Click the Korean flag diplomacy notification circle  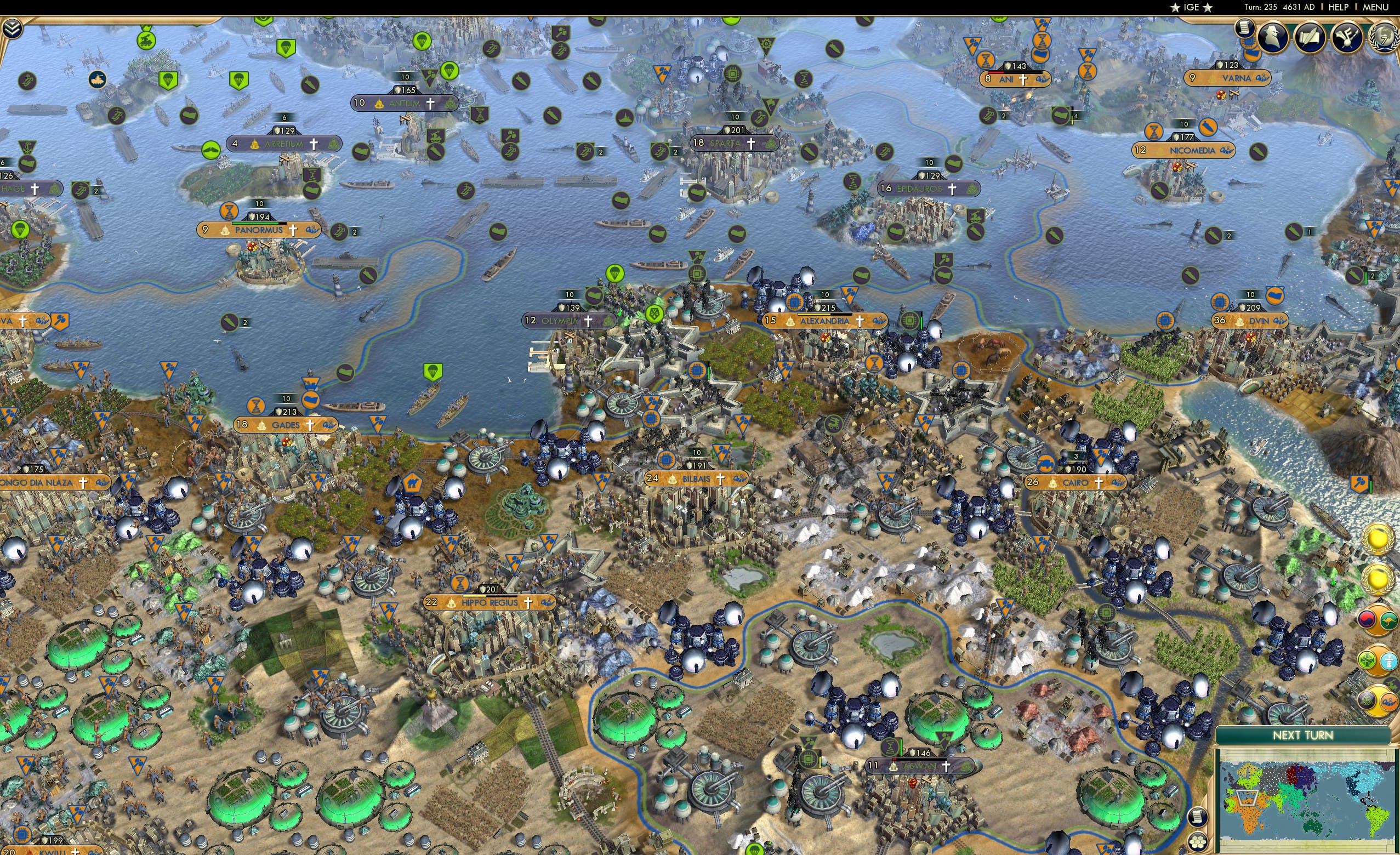point(1366,620)
